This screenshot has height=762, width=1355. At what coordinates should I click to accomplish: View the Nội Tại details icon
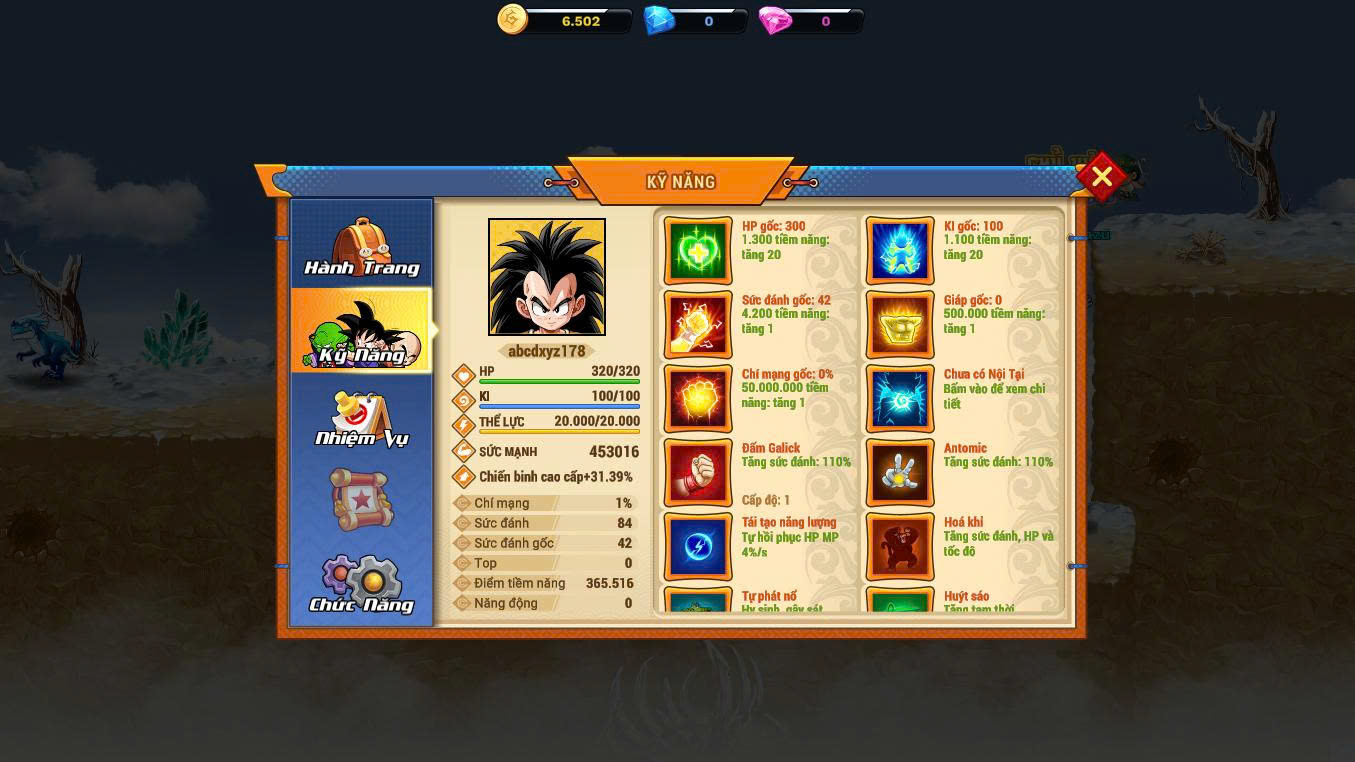(x=900, y=398)
